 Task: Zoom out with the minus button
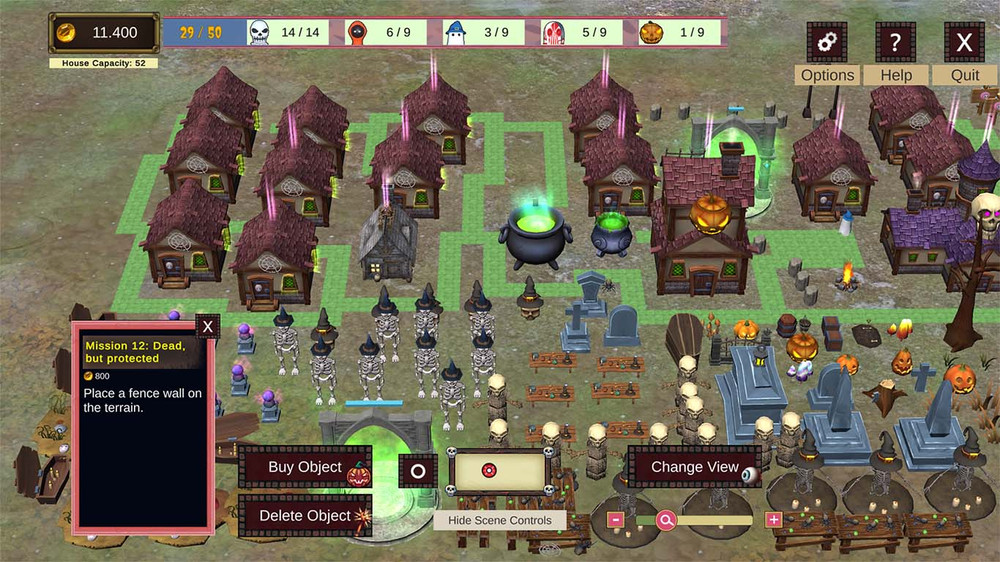point(616,520)
